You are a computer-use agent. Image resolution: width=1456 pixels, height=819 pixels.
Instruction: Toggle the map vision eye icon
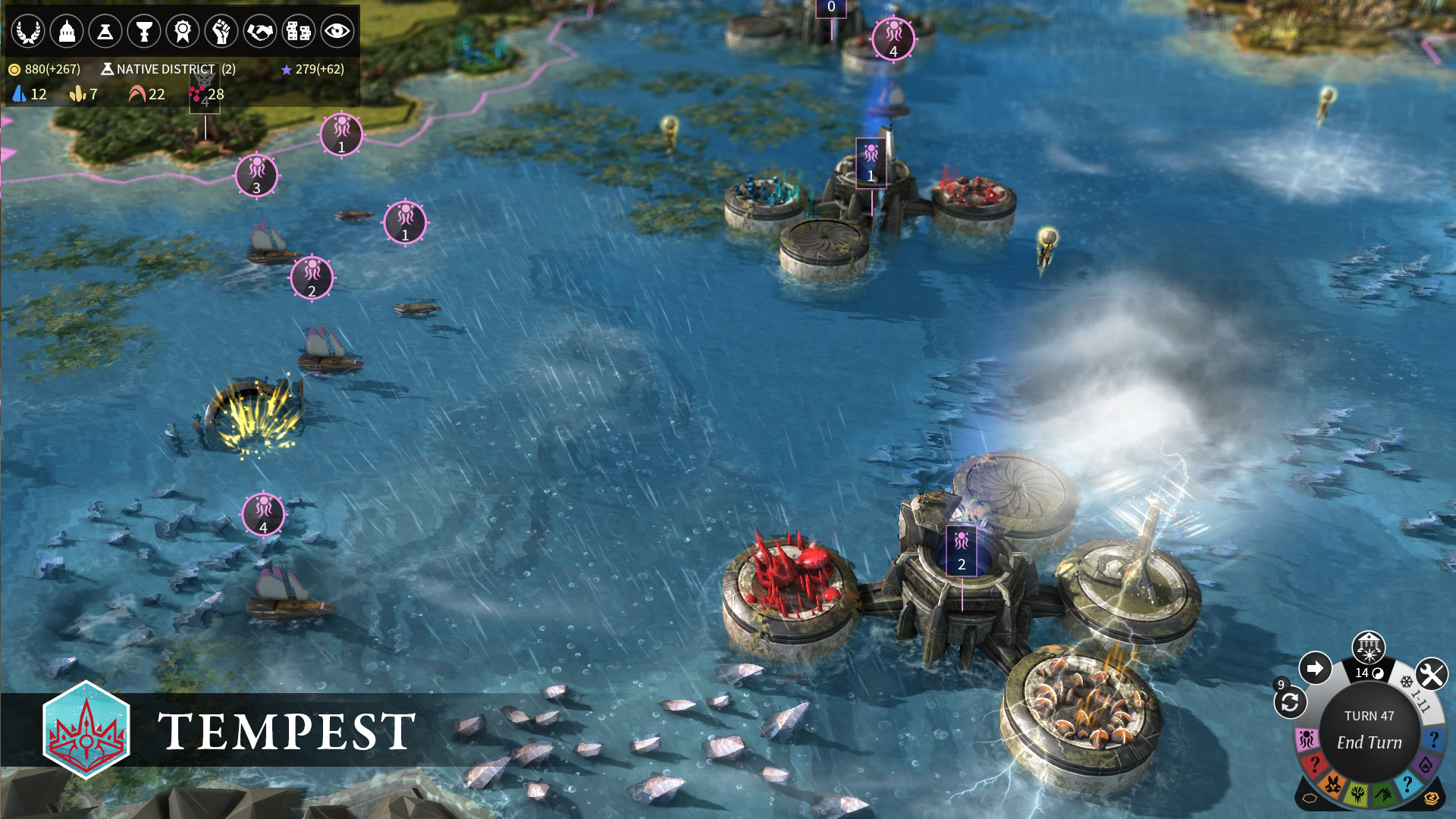coord(338,31)
